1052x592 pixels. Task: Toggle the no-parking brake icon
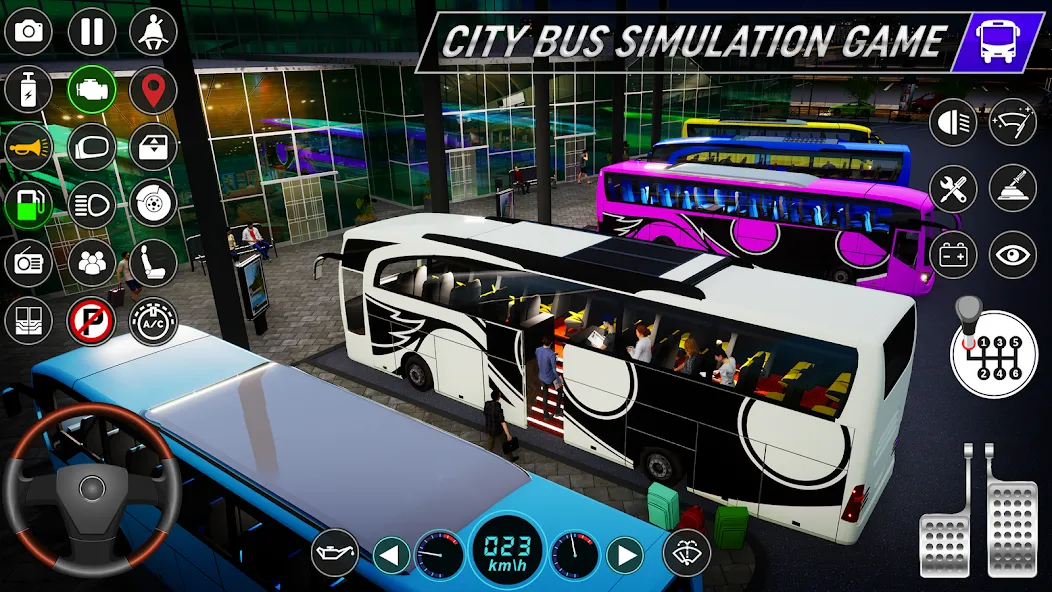pyautogui.click(x=91, y=321)
